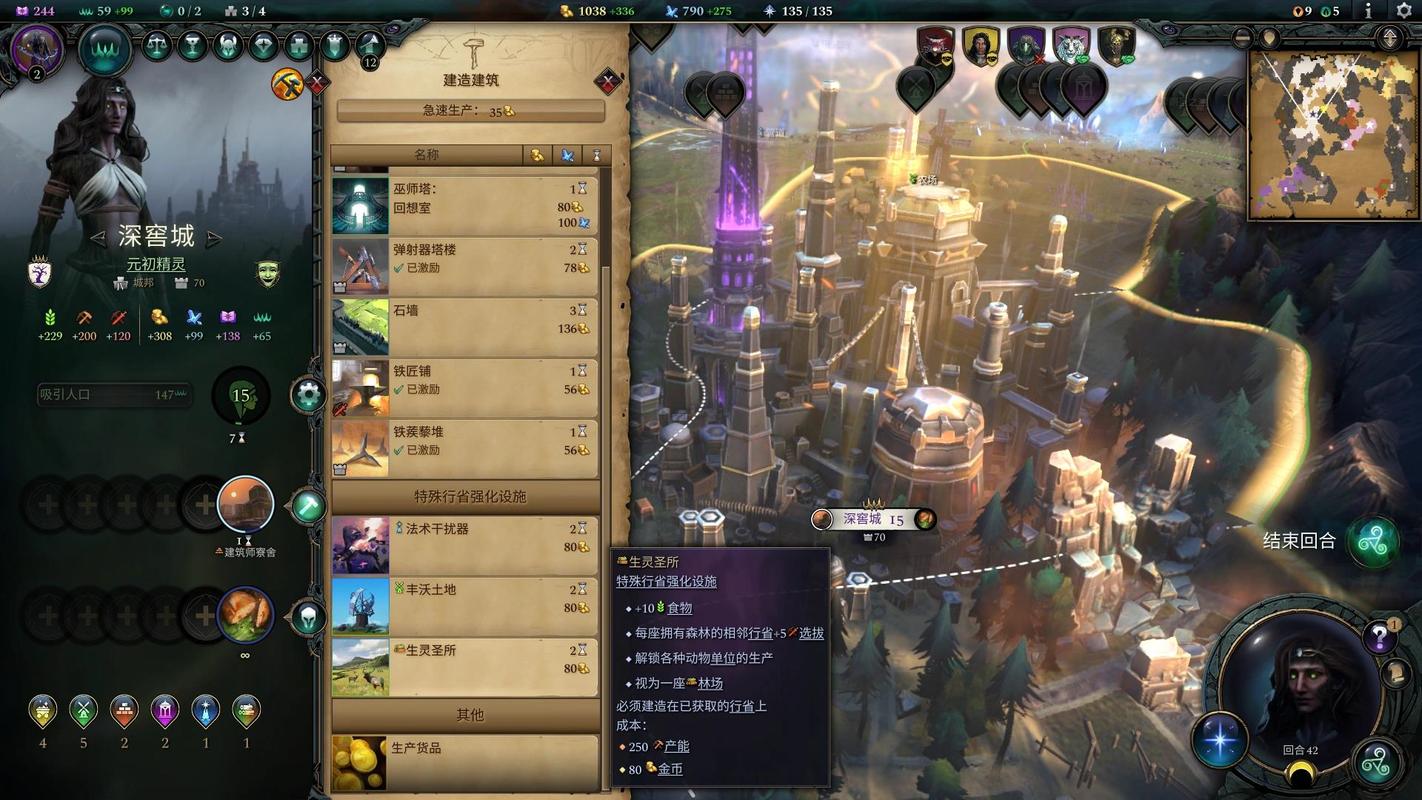Sort build list by 名称 column

tap(427, 155)
